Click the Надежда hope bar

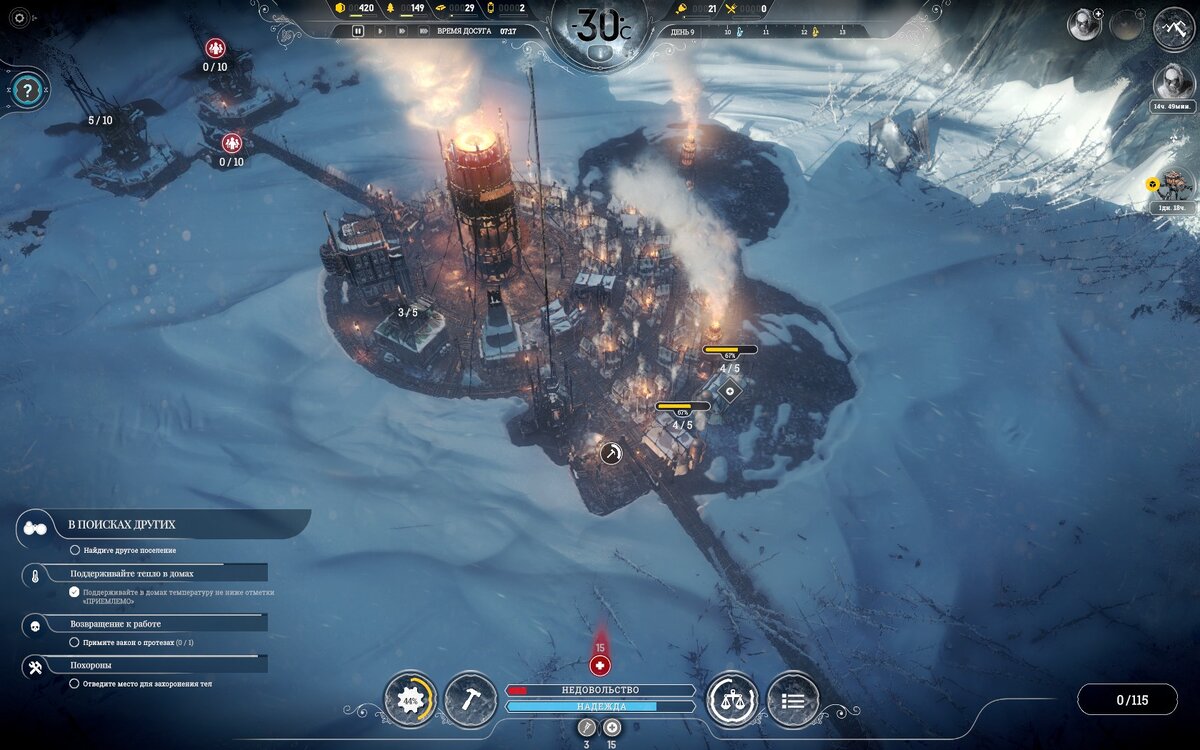(x=600, y=706)
